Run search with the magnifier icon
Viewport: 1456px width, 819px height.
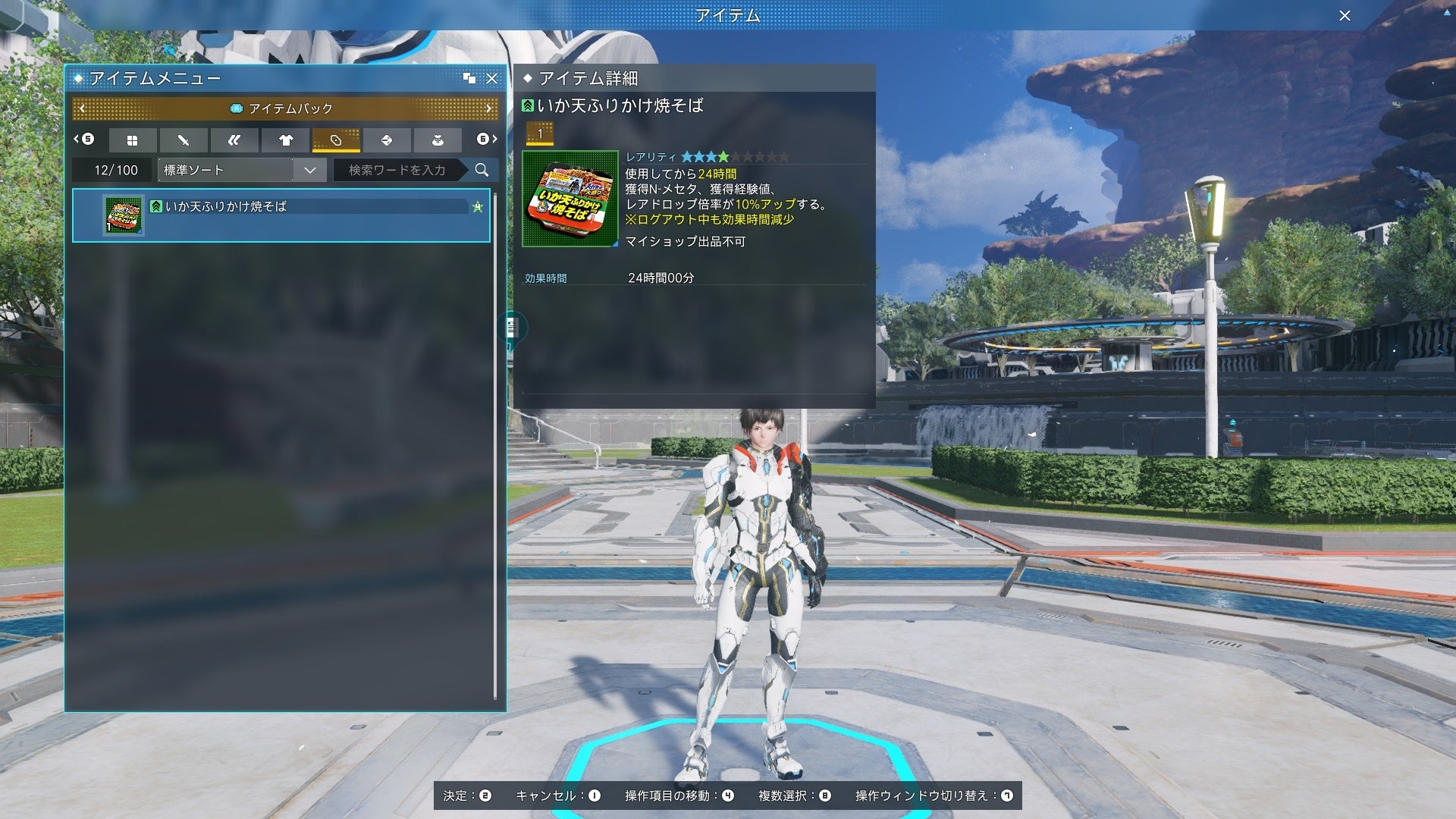point(482,170)
